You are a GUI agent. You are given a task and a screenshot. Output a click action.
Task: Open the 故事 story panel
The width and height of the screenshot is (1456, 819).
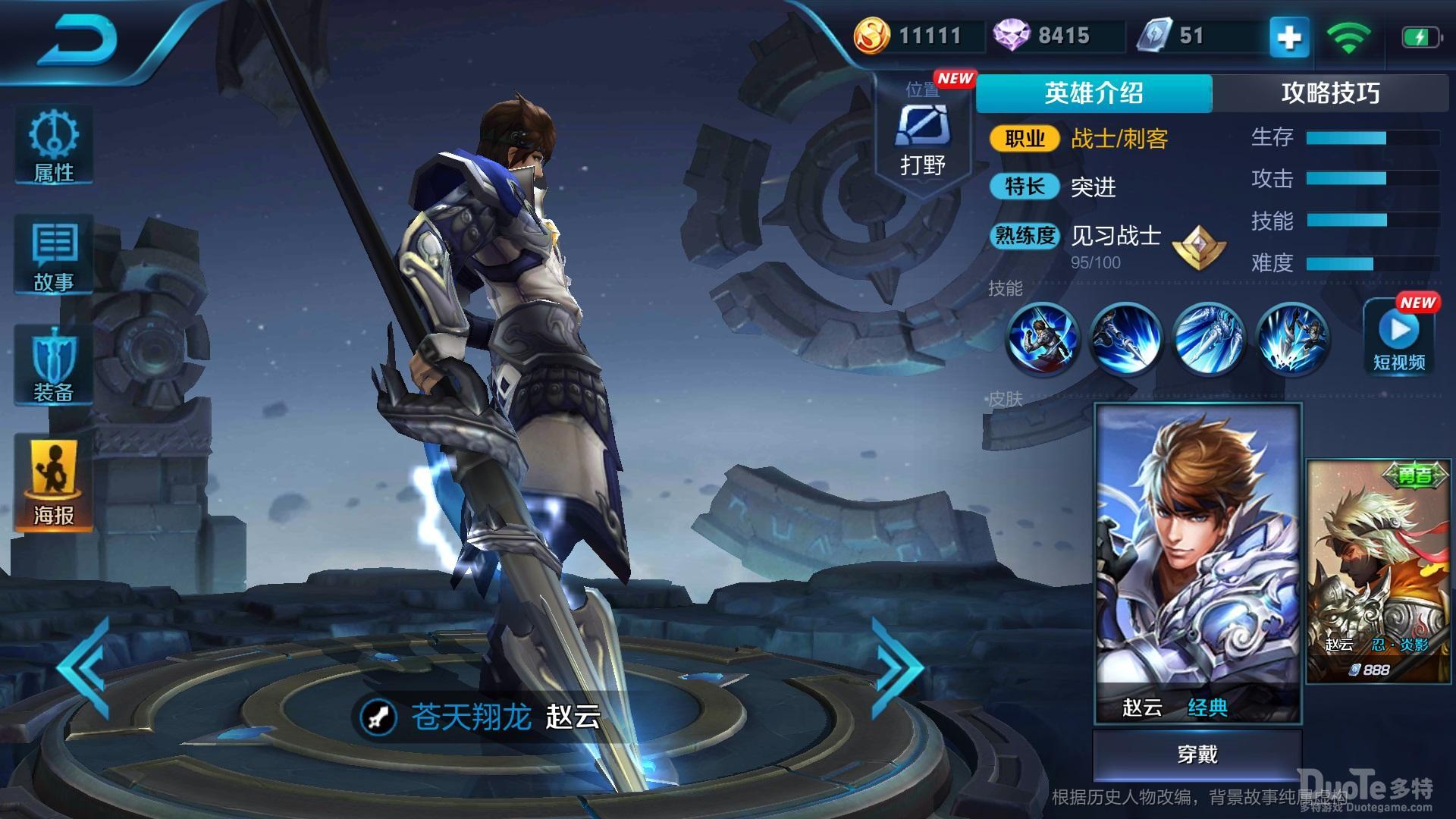[54, 255]
